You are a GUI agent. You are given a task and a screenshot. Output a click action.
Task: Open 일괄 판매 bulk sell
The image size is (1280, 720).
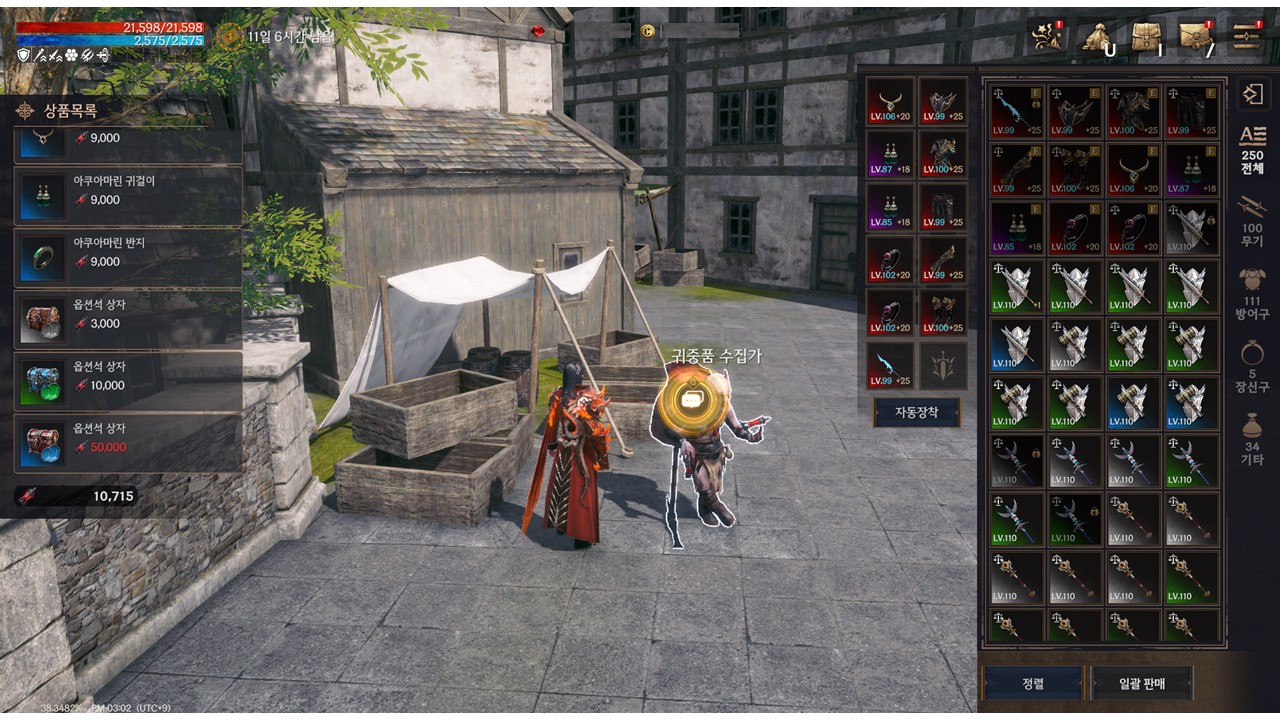pyautogui.click(x=1141, y=683)
